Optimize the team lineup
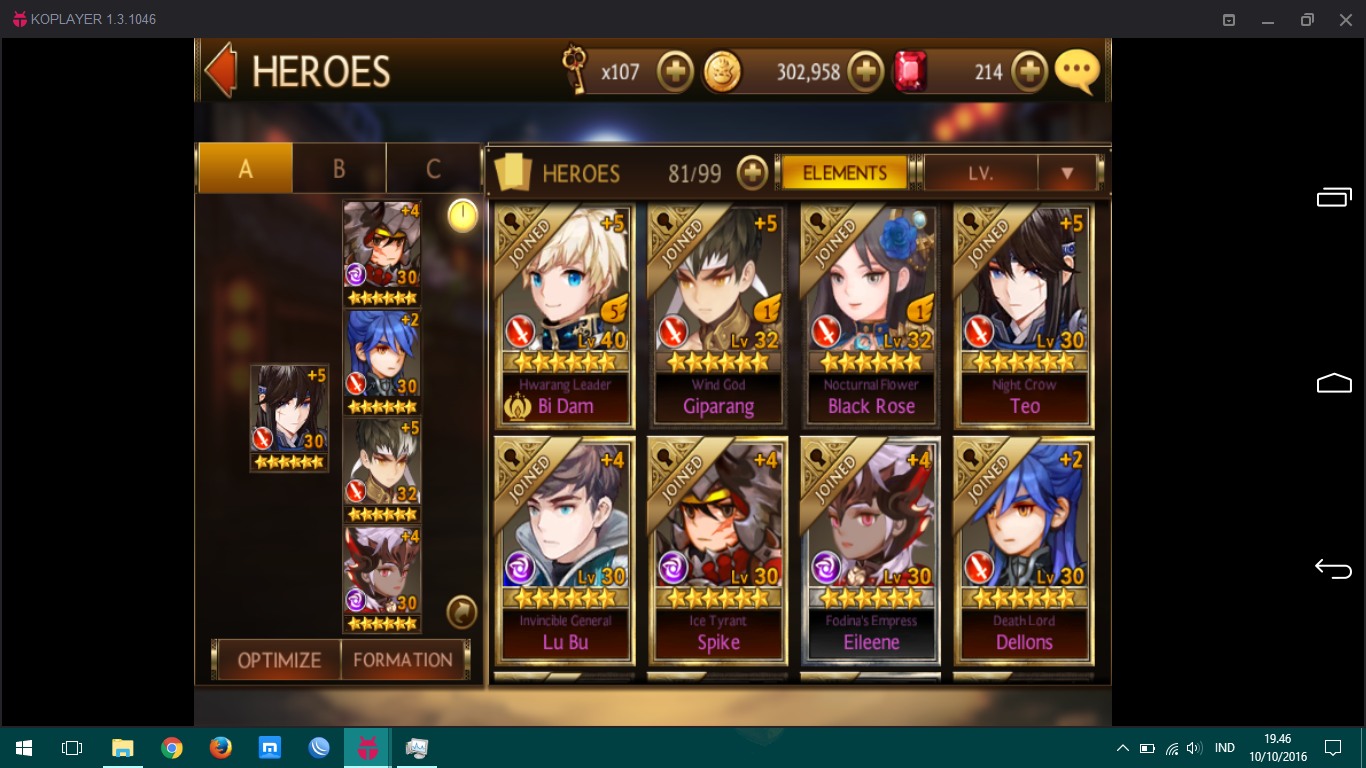The width and height of the screenshot is (1366, 768). pos(279,660)
